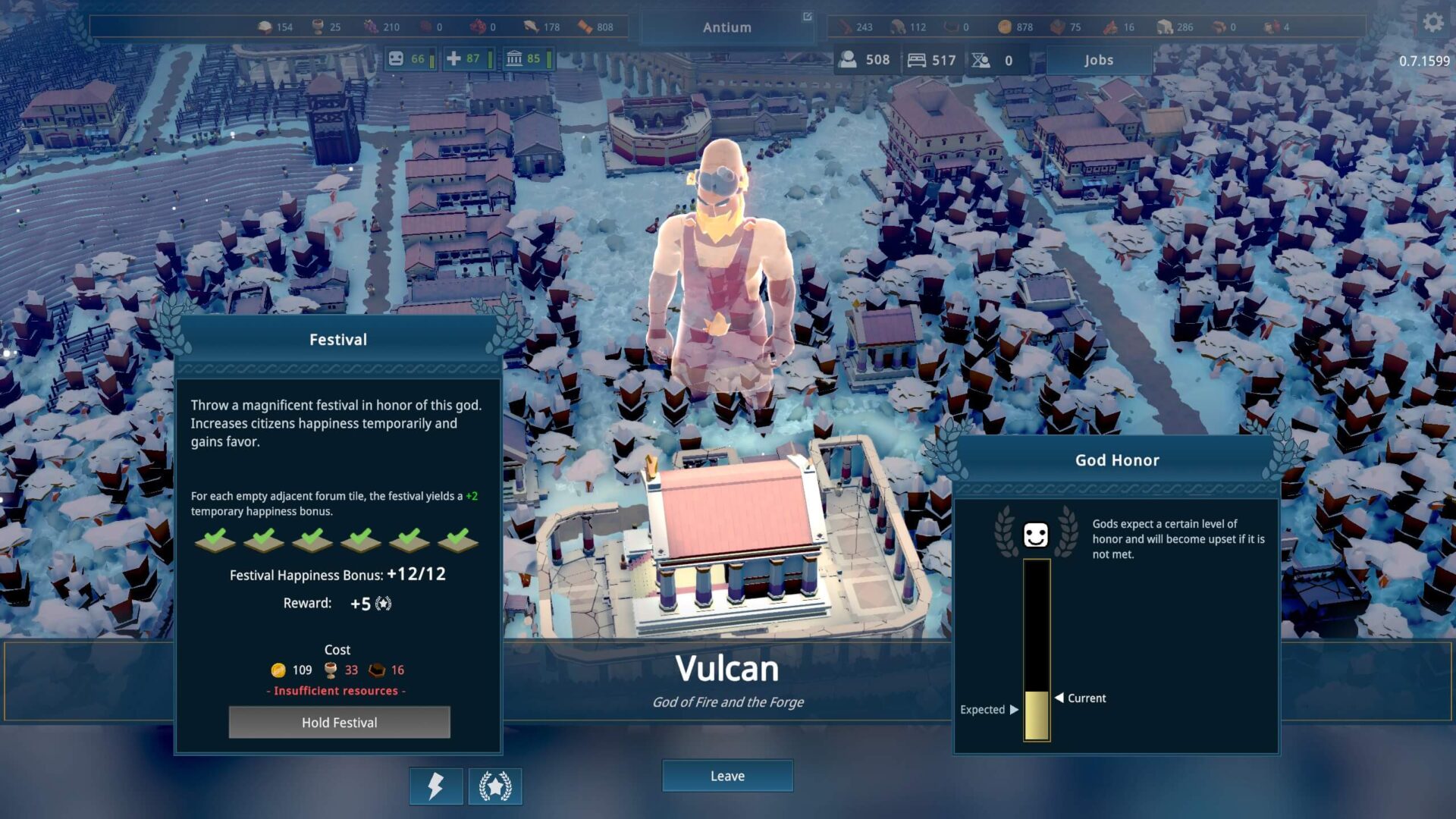The image size is (1456, 819).
Task: Rename city with the edit icon
Action: pos(808,17)
